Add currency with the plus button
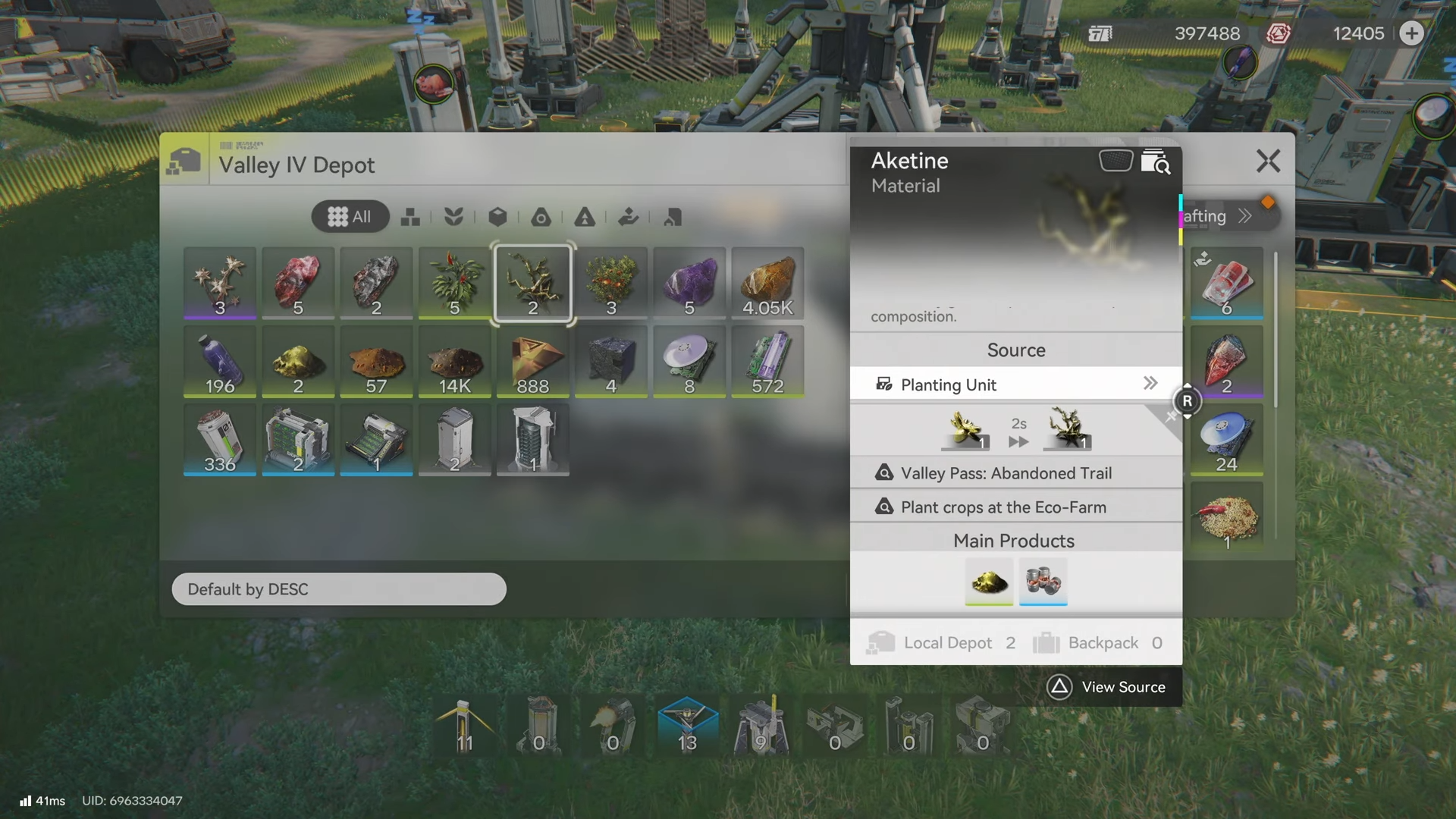Viewport: 1456px width, 819px height. pos(1411,33)
